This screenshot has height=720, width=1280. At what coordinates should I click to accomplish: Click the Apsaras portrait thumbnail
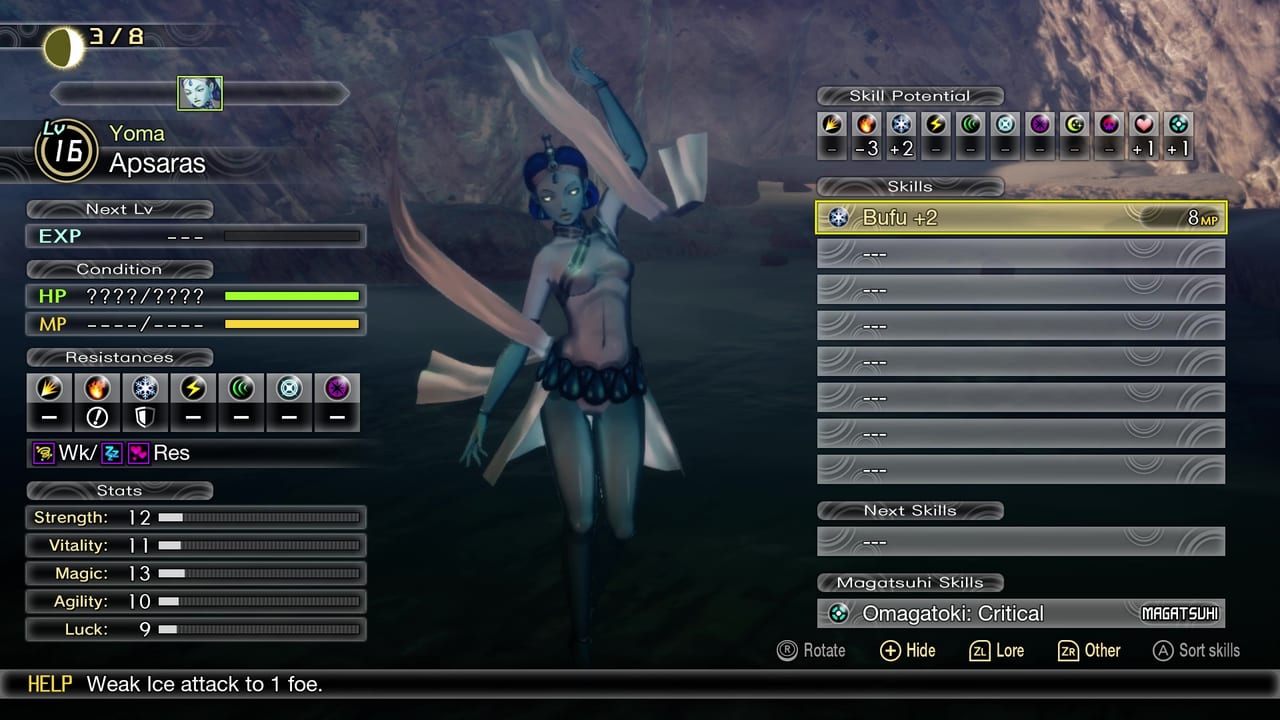[200, 93]
